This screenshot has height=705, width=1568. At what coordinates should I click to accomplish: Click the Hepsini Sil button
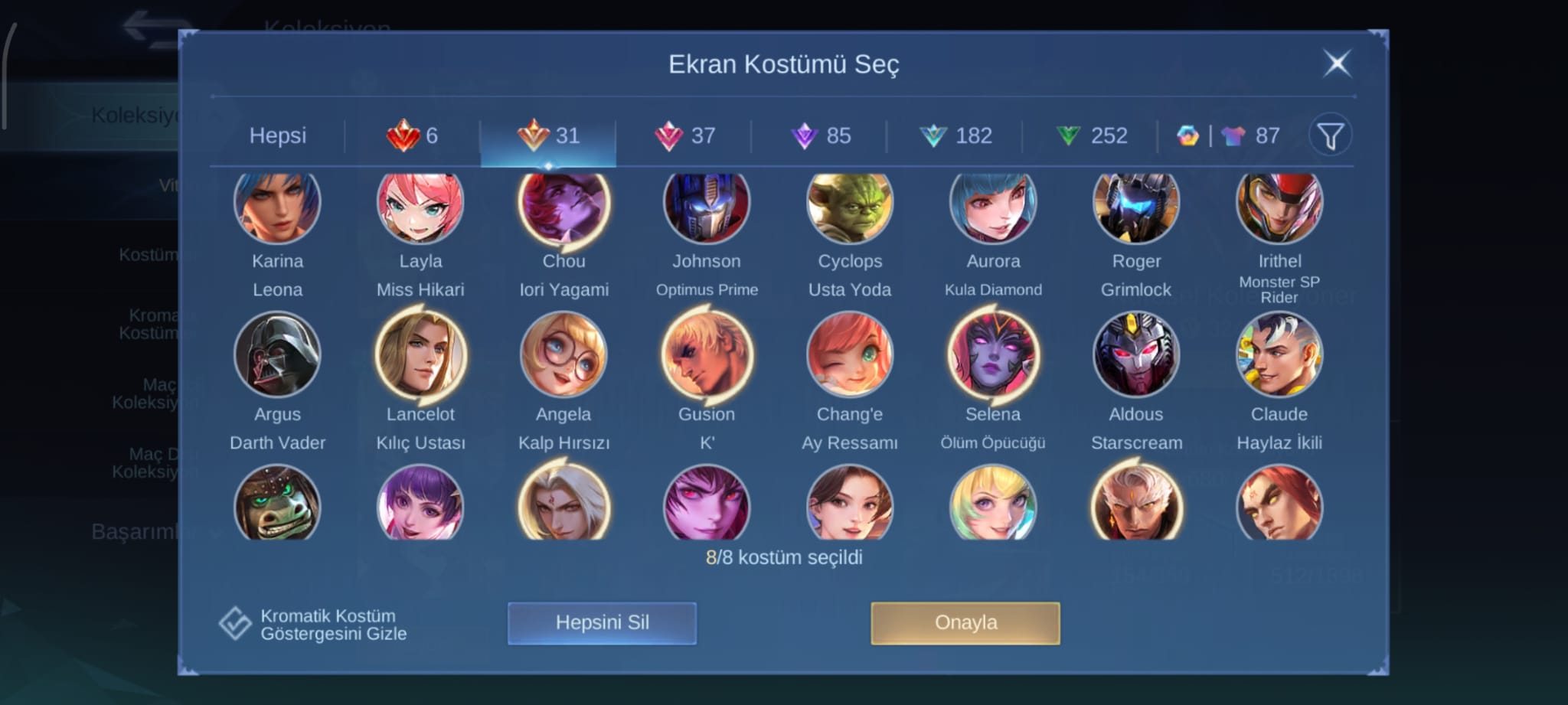[x=602, y=622]
